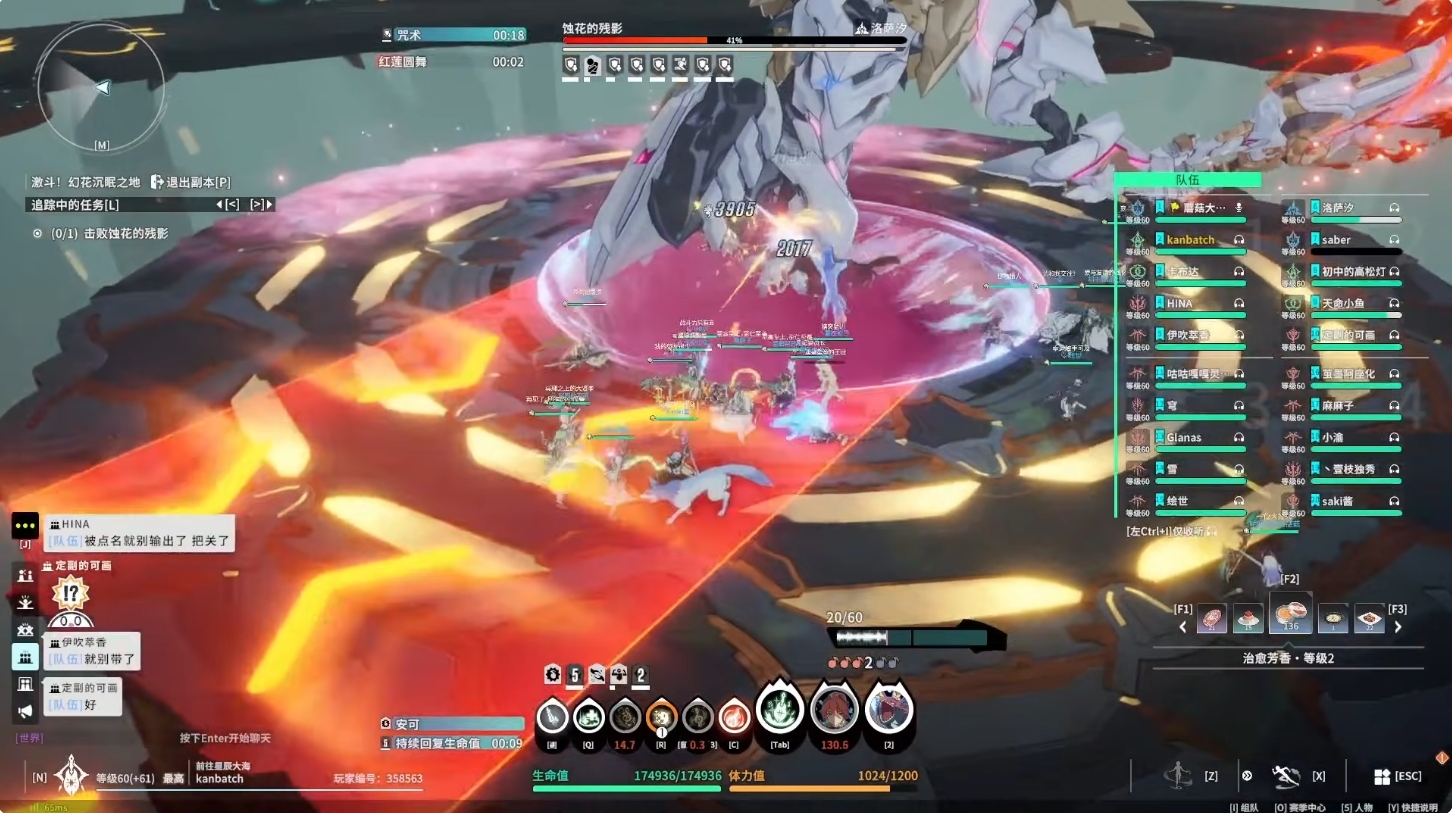Select team member saber in the raid list

(1342, 240)
